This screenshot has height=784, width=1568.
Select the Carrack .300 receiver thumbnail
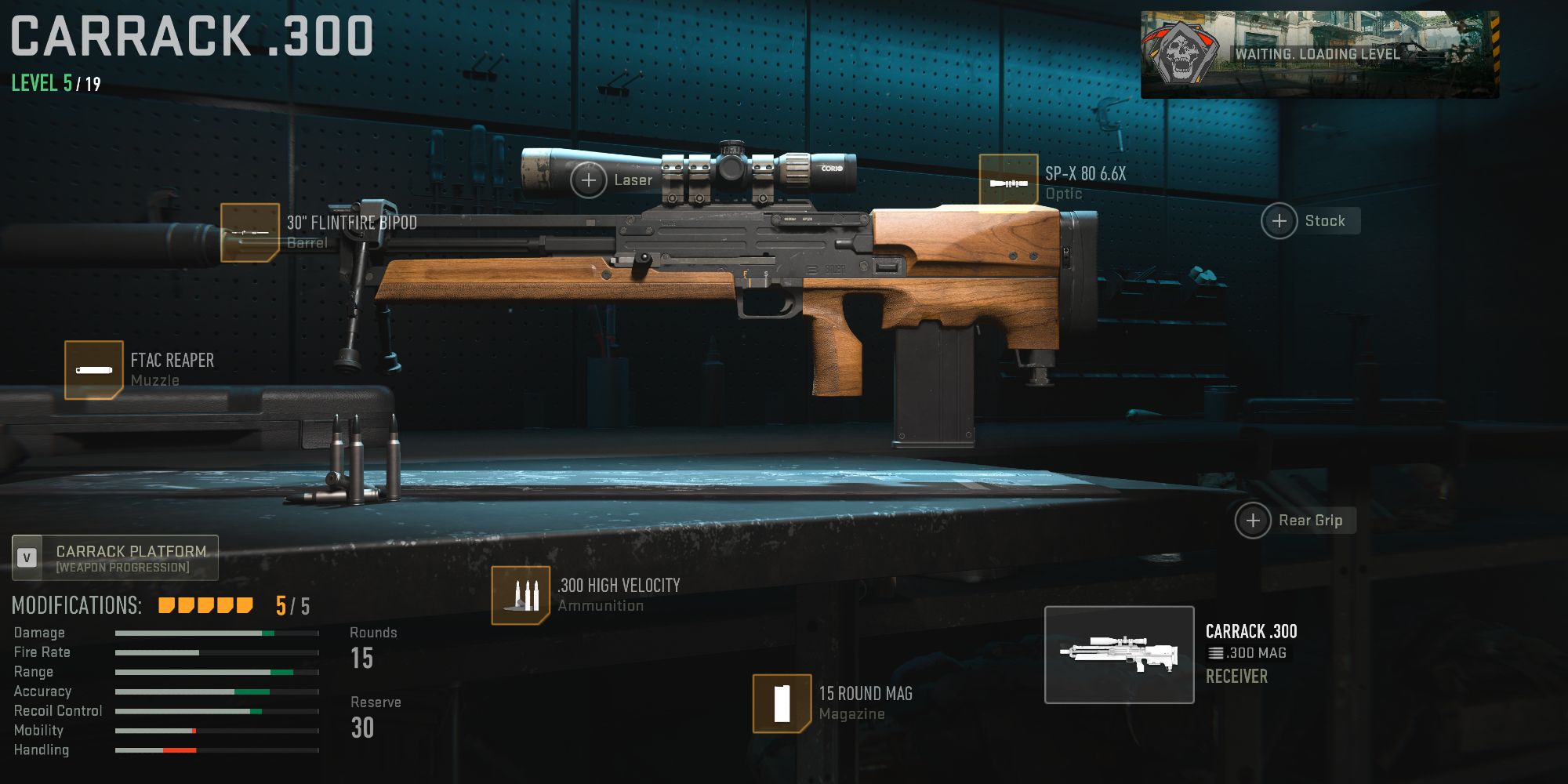tap(1119, 655)
